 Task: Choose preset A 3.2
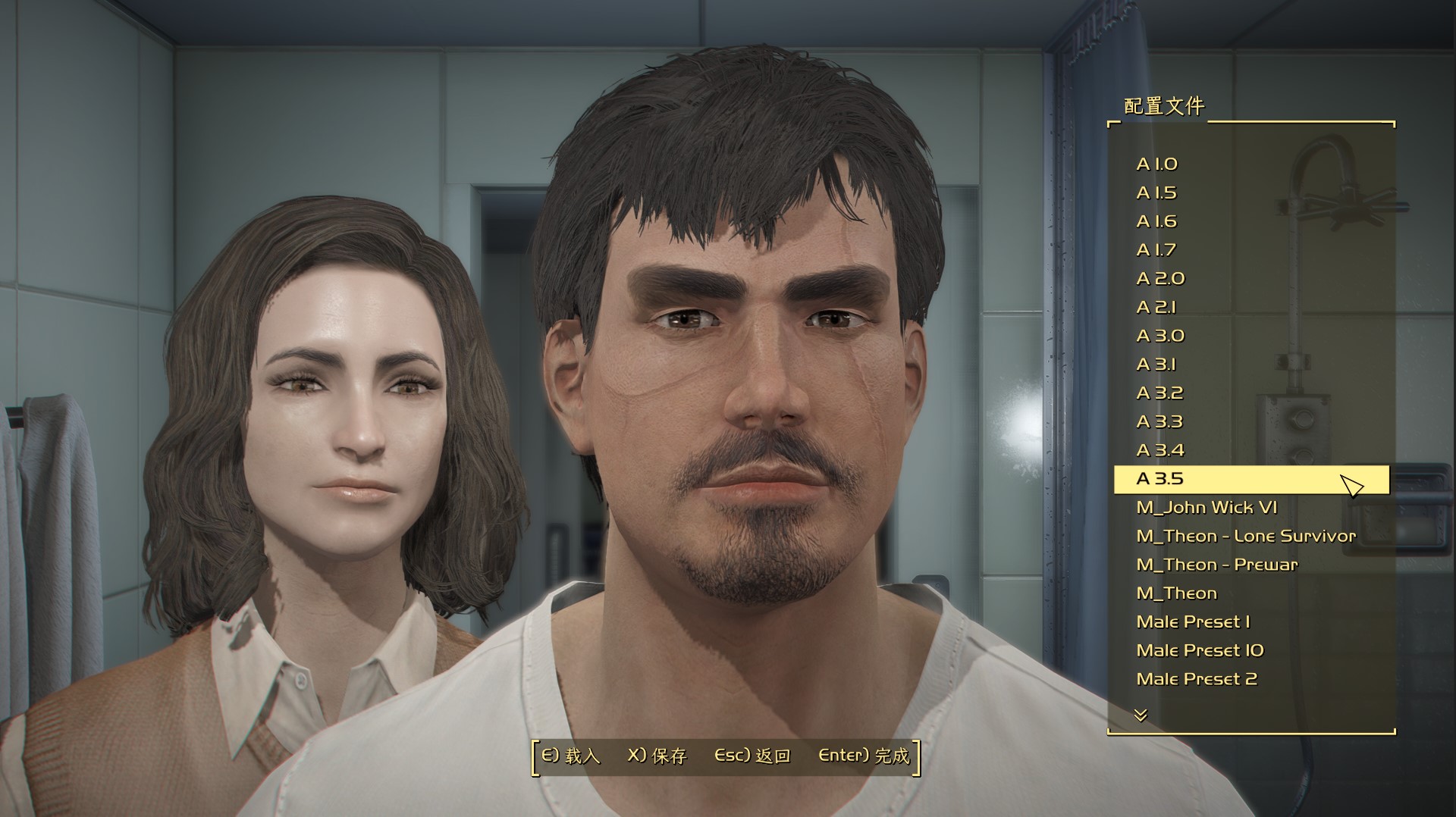(x=1159, y=393)
